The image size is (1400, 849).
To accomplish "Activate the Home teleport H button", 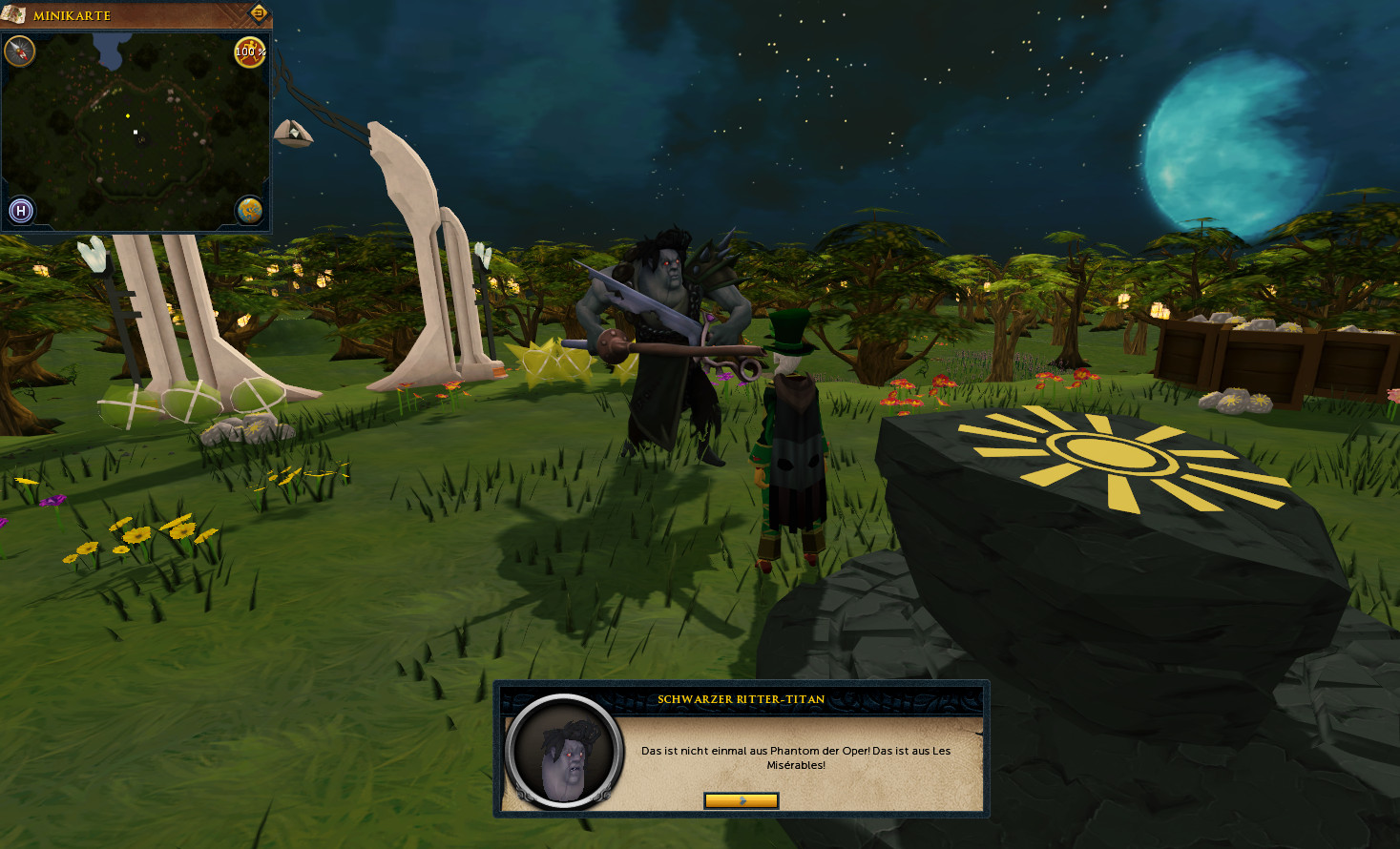I will click(x=21, y=210).
